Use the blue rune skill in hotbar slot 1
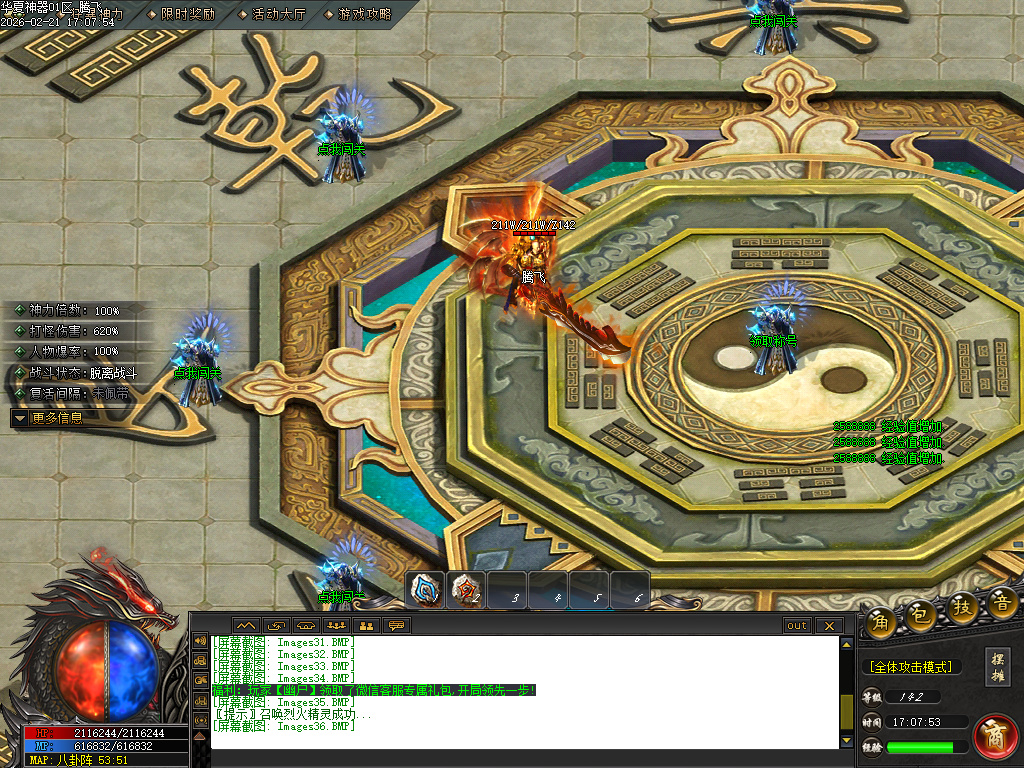The height and width of the screenshot is (768, 1024). pyautogui.click(x=426, y=590)
